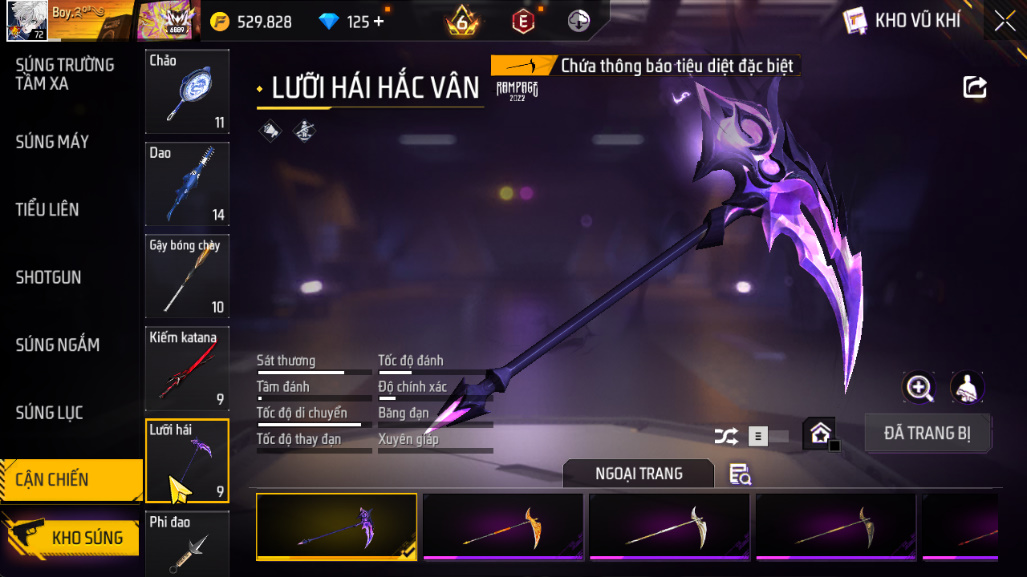
Task: Open the NGOẠI TRANG tab
Action: [638, 473]
